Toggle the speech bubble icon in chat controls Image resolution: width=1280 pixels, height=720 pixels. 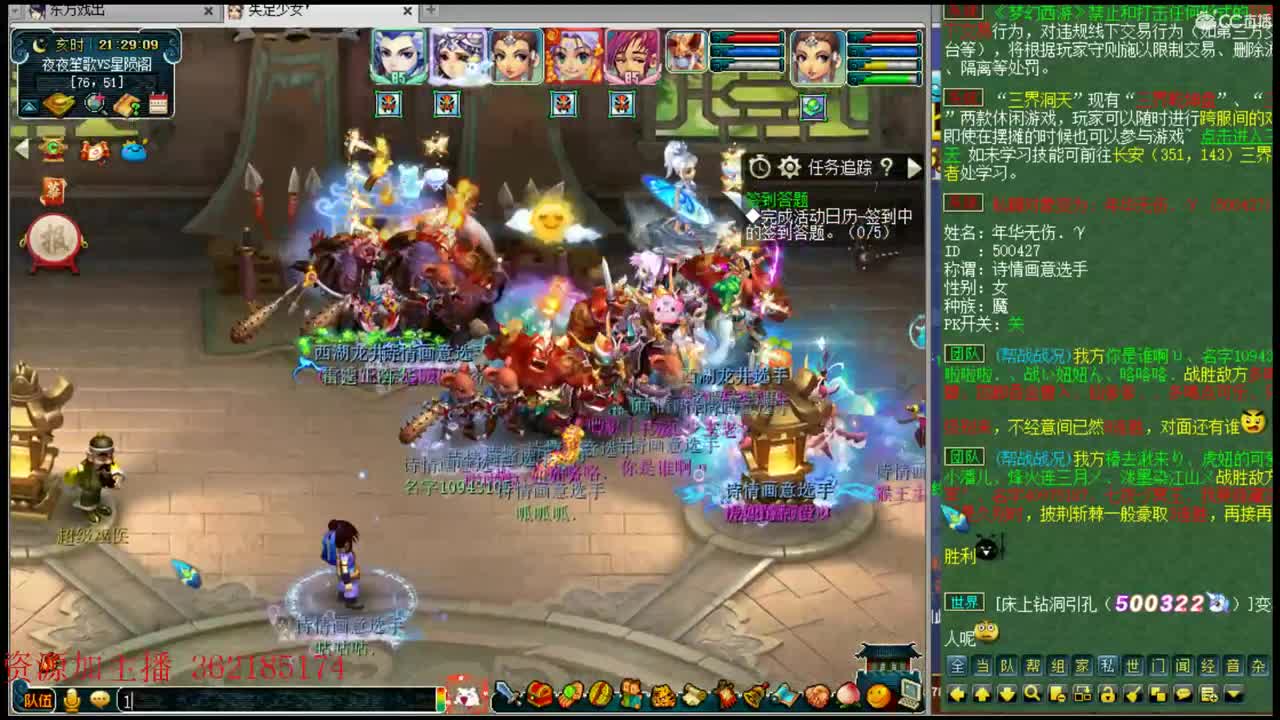tap(1183, 694)
